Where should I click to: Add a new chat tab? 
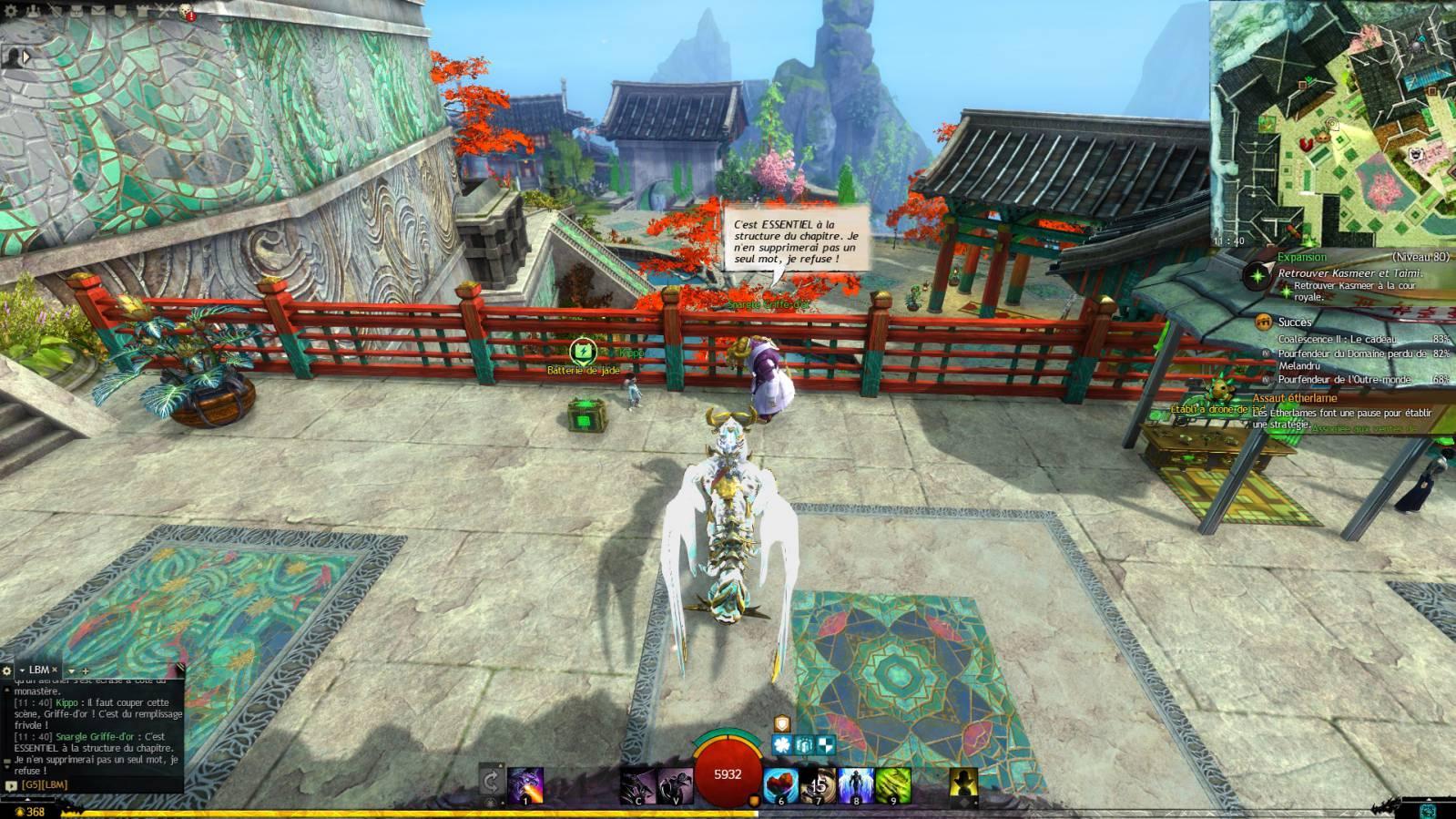86,671
